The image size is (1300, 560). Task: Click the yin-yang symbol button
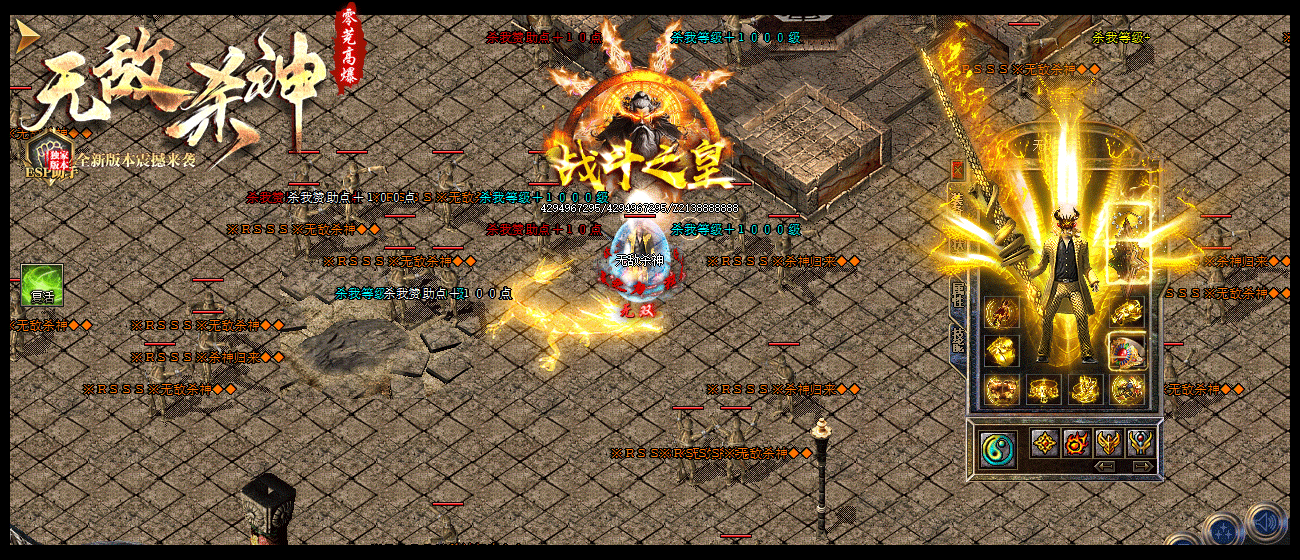click(997, 447)
